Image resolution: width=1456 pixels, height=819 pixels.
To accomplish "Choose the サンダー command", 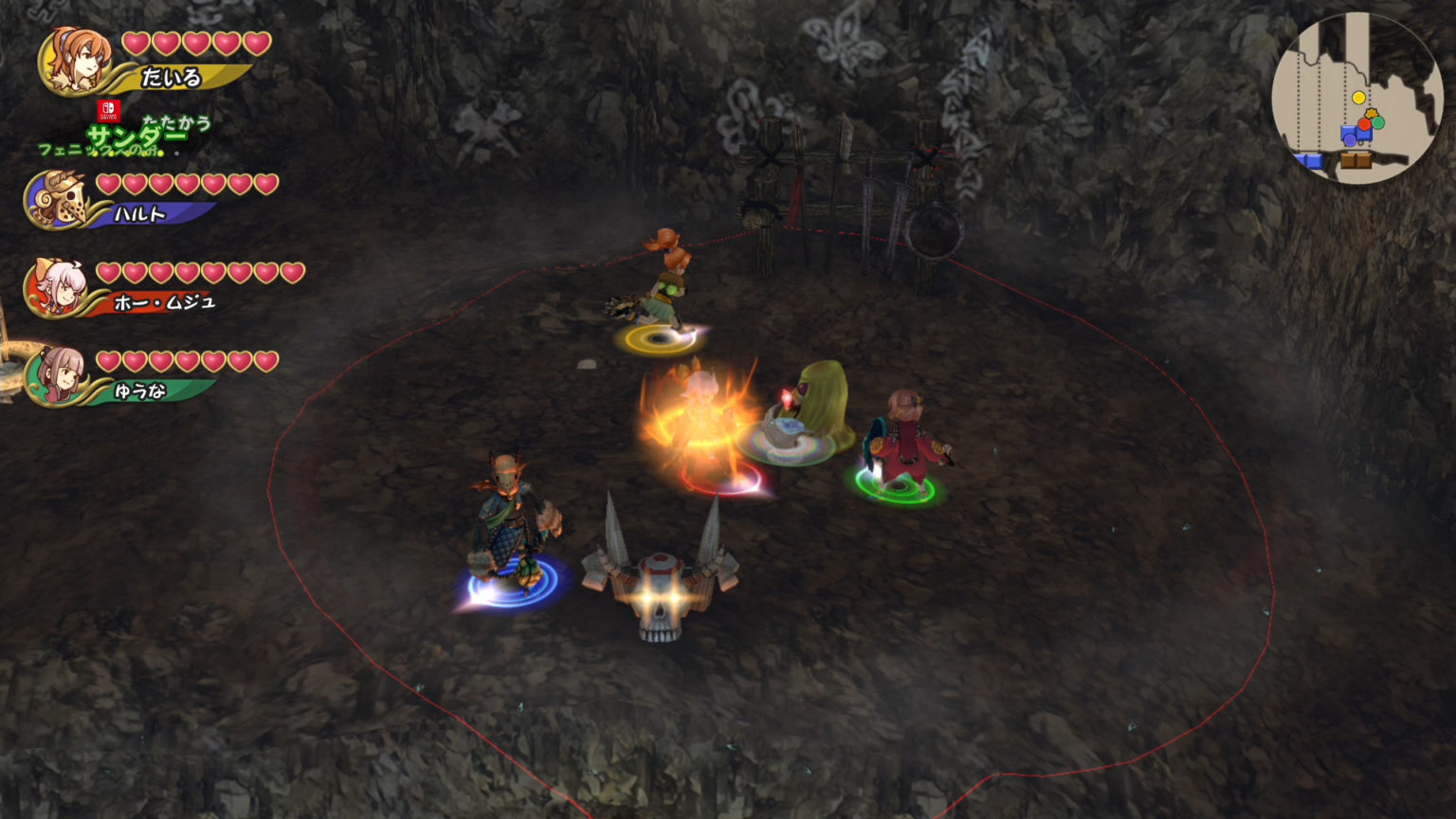I will [x=136, y=137].
